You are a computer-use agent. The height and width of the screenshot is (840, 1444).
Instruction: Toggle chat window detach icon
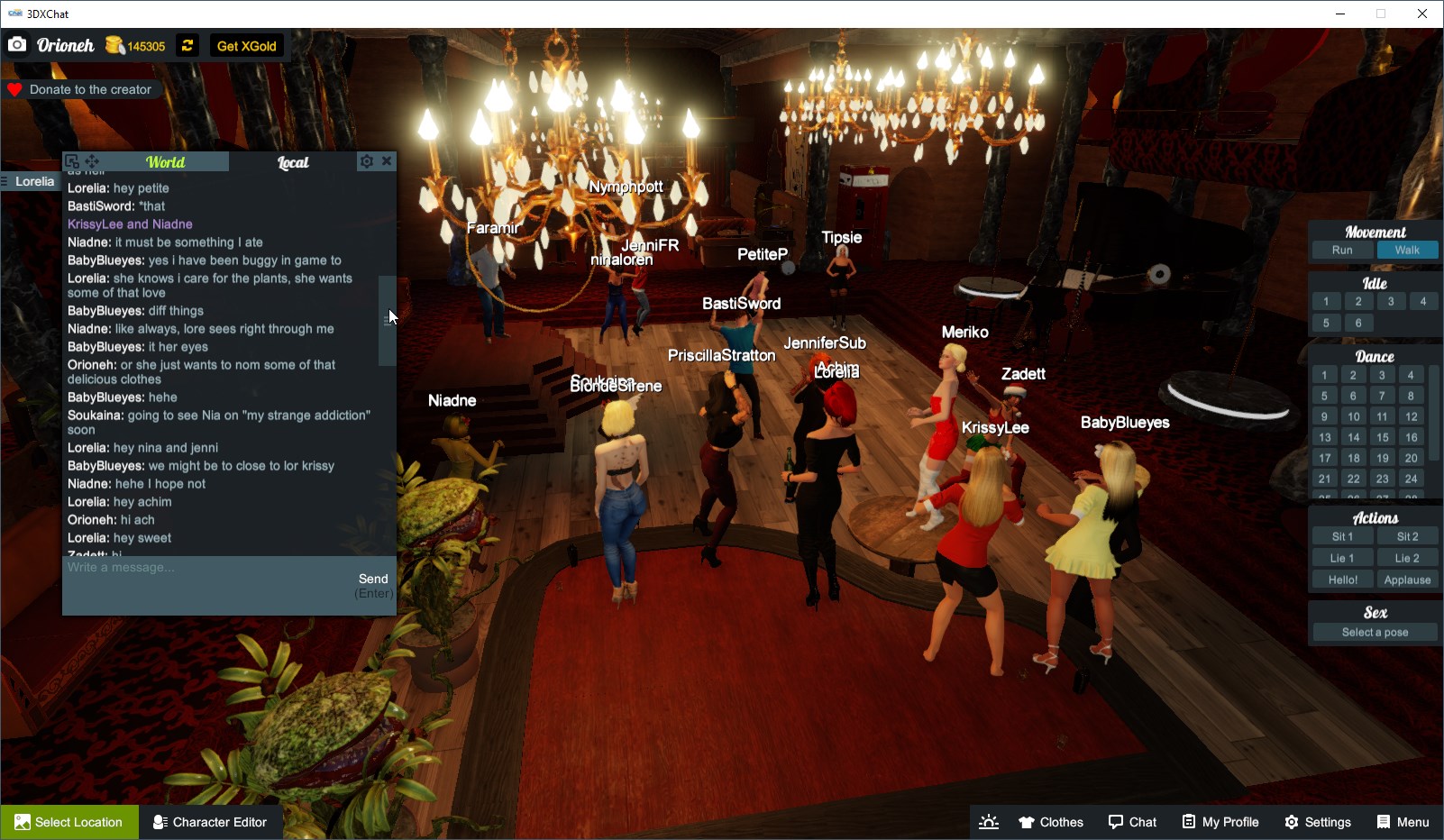(x=71, y=160)
